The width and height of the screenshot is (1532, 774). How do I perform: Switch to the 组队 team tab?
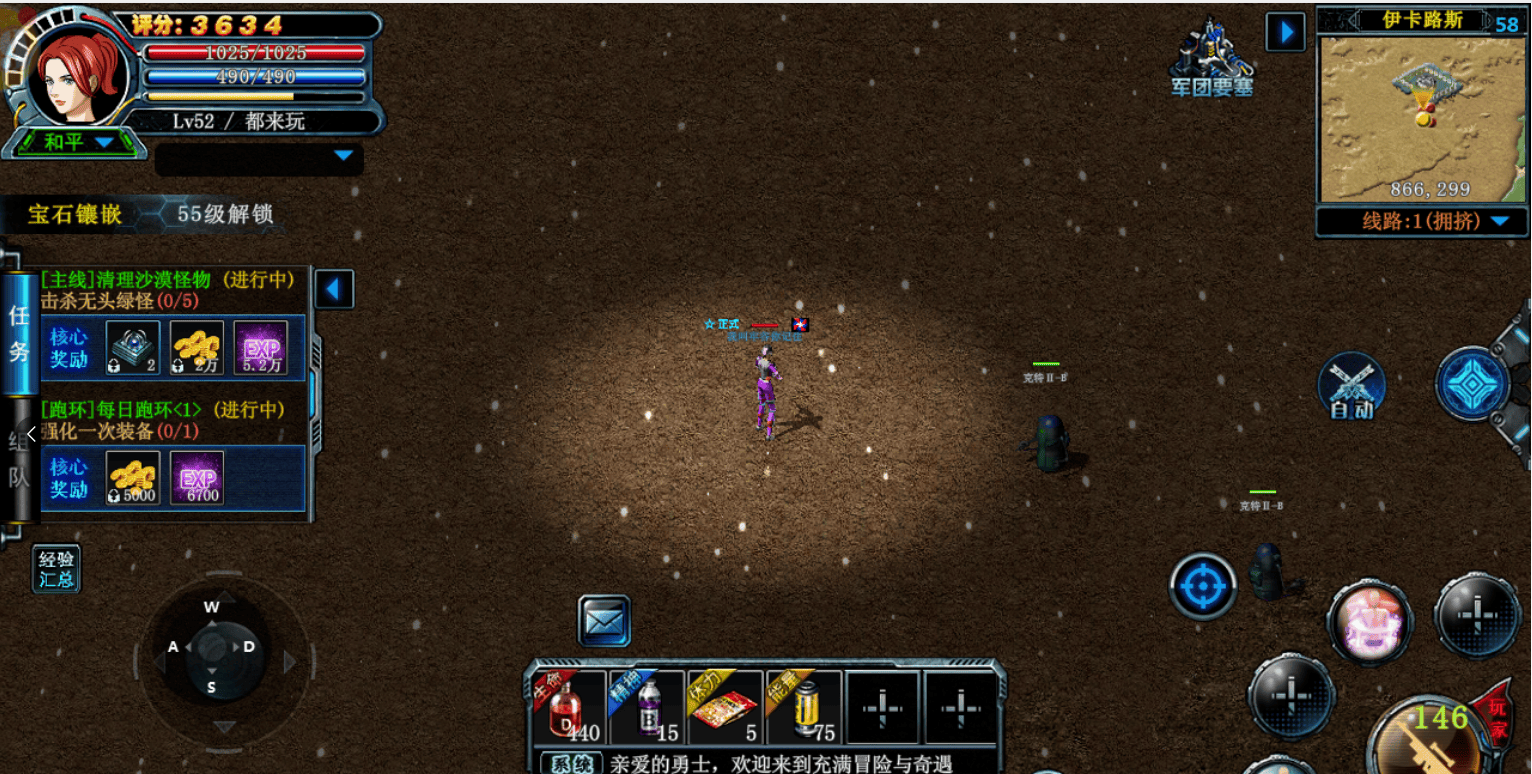coord(19,462)
